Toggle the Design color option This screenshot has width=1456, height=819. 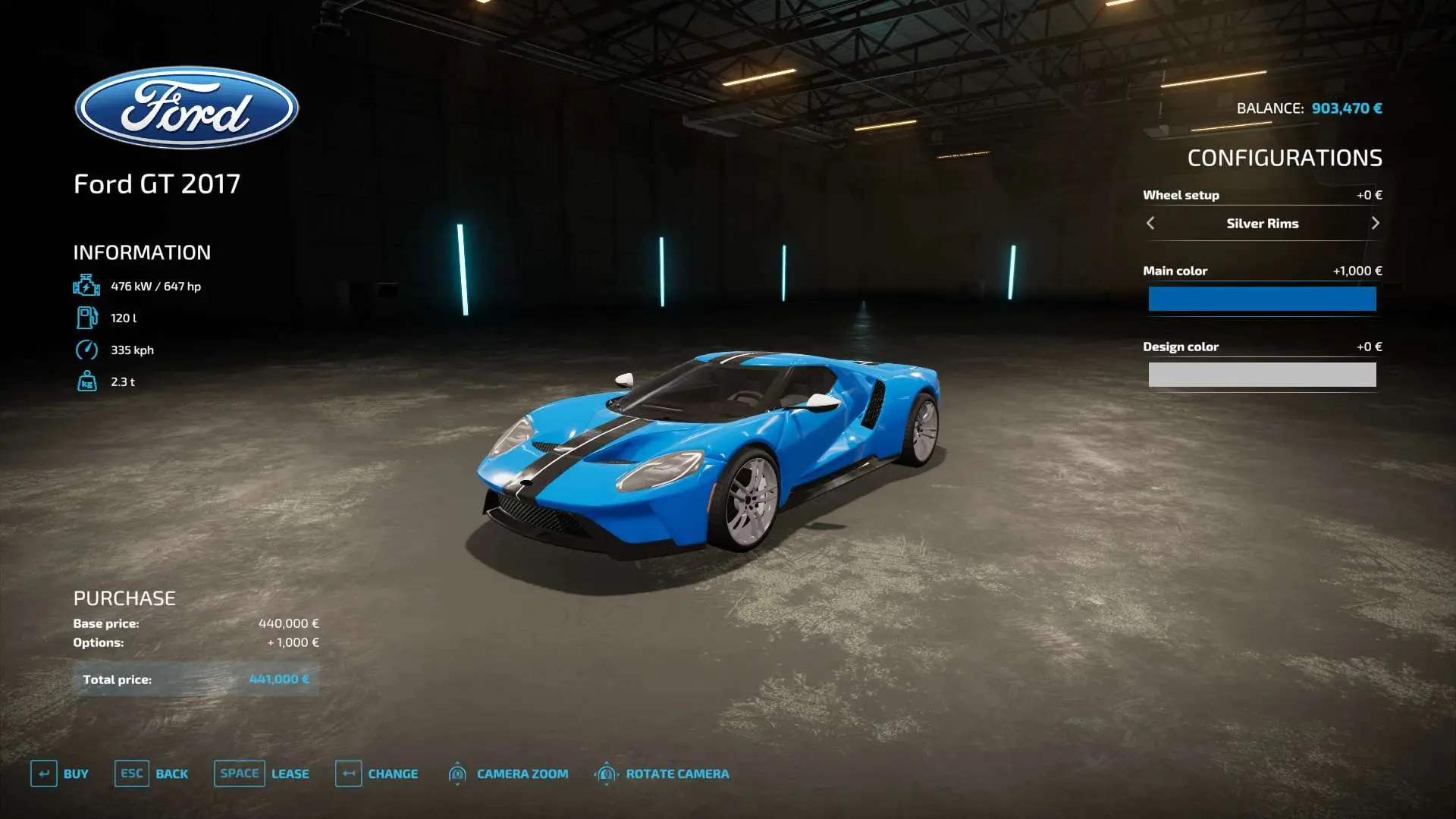pos(1181,346)
